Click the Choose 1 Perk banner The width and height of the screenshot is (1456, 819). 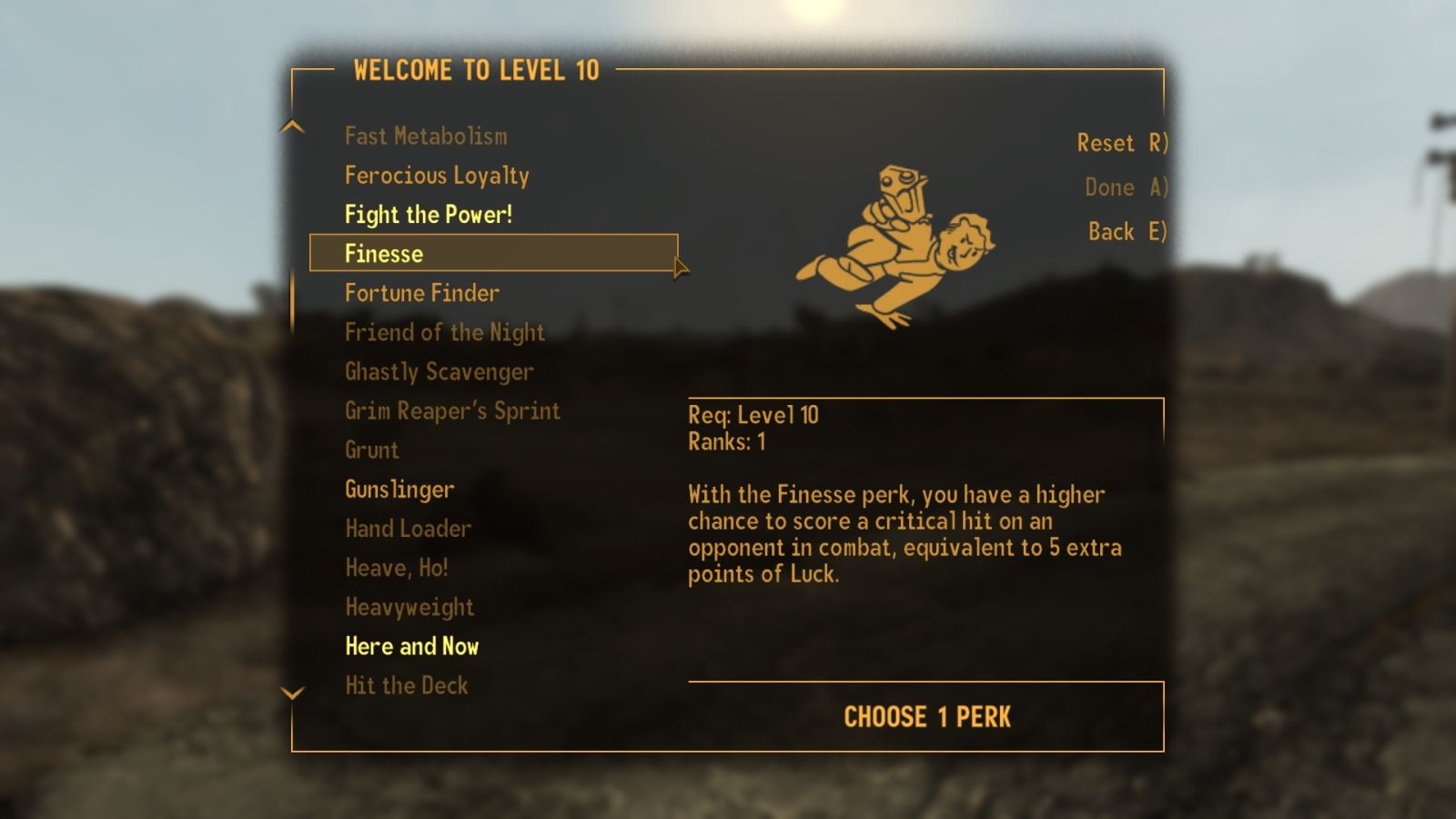pos(925,716)
